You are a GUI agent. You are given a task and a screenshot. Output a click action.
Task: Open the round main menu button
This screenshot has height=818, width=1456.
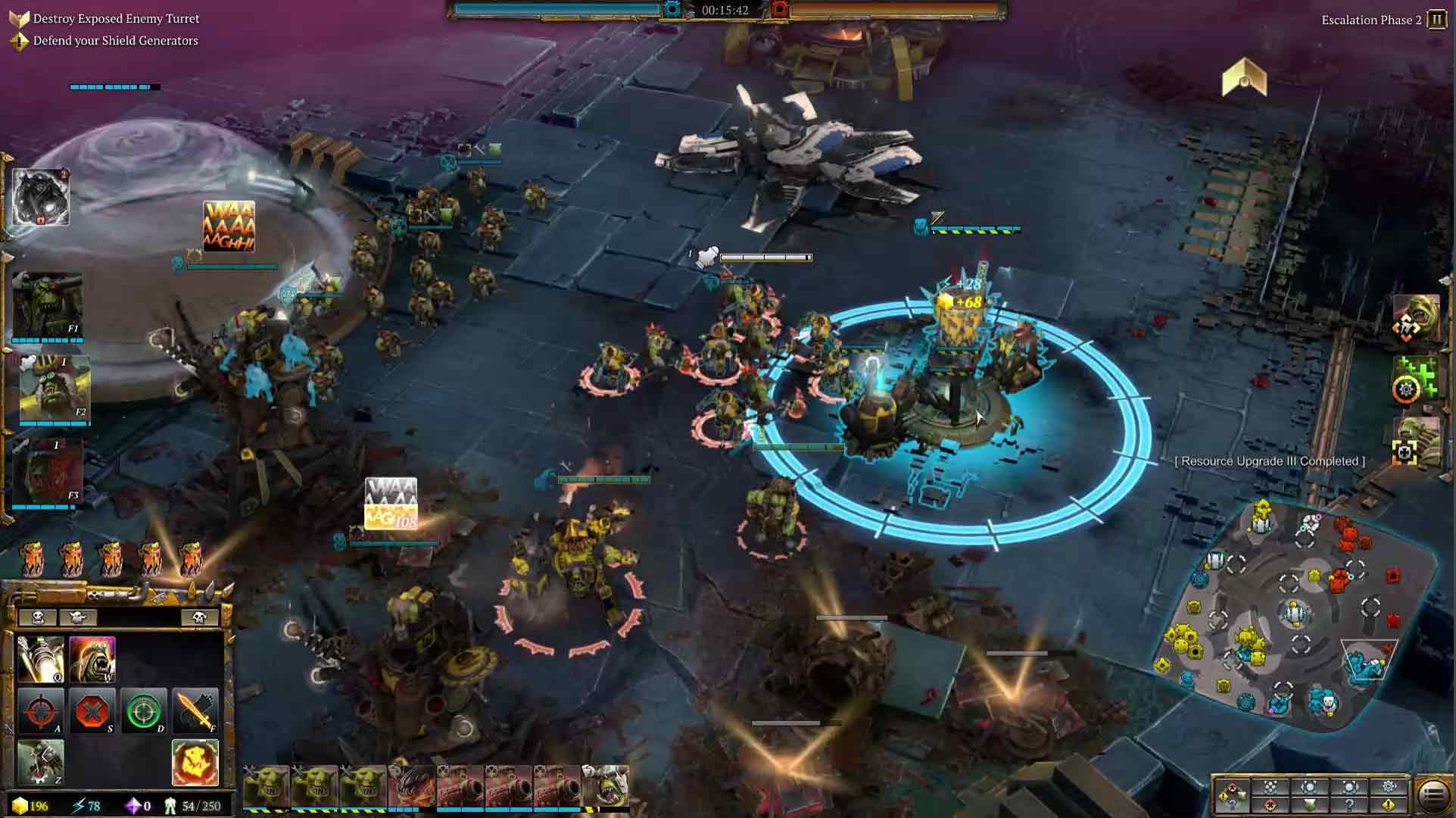point(1433,795)
